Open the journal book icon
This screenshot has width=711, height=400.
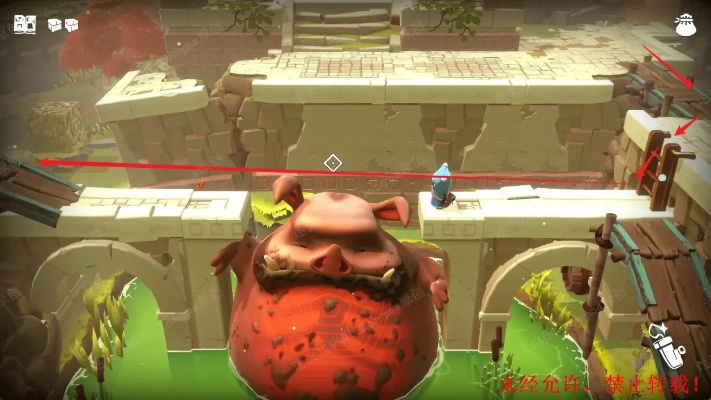[25, 23]
